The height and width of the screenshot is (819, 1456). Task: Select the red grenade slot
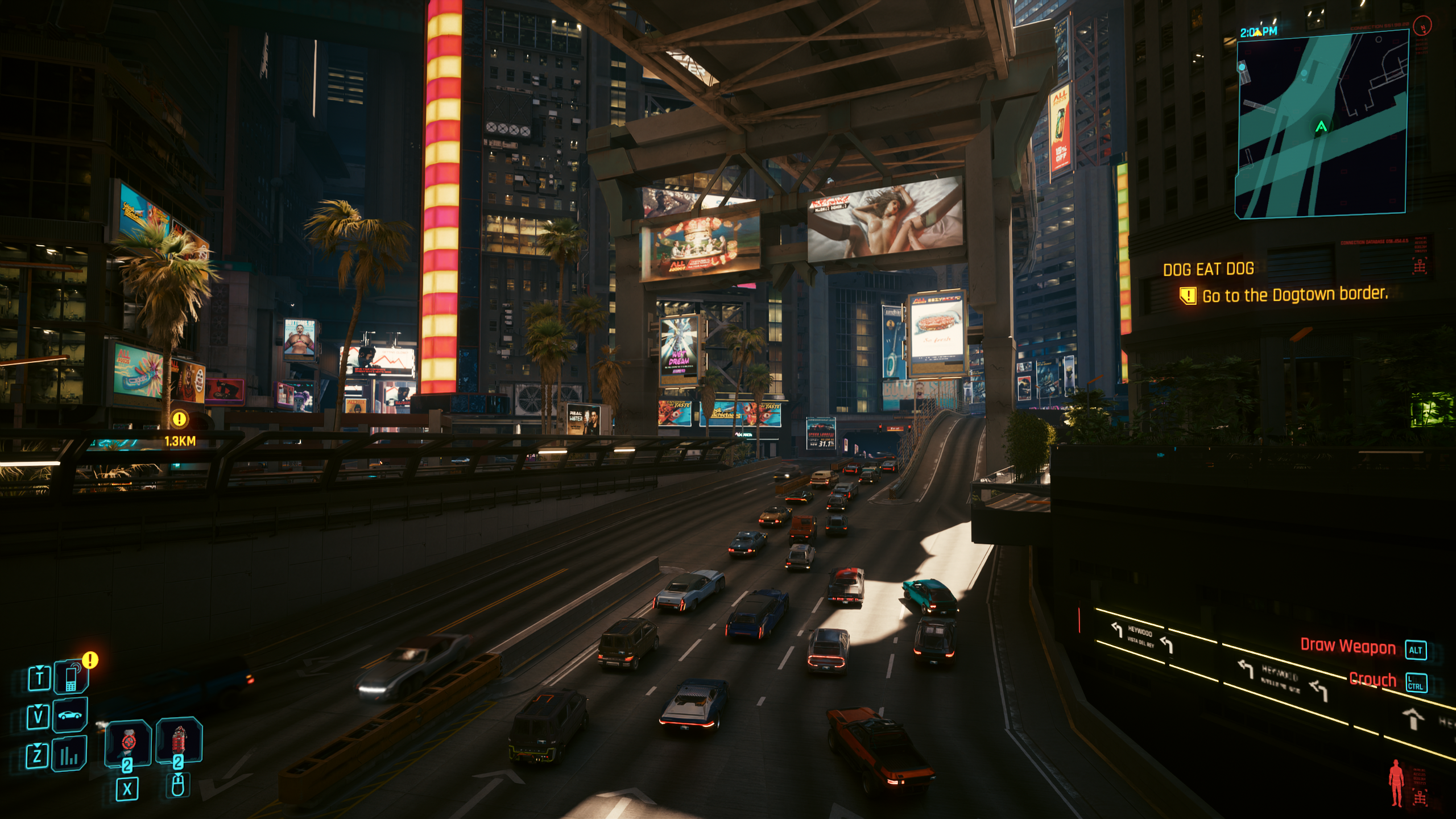(x=179, y=741)
